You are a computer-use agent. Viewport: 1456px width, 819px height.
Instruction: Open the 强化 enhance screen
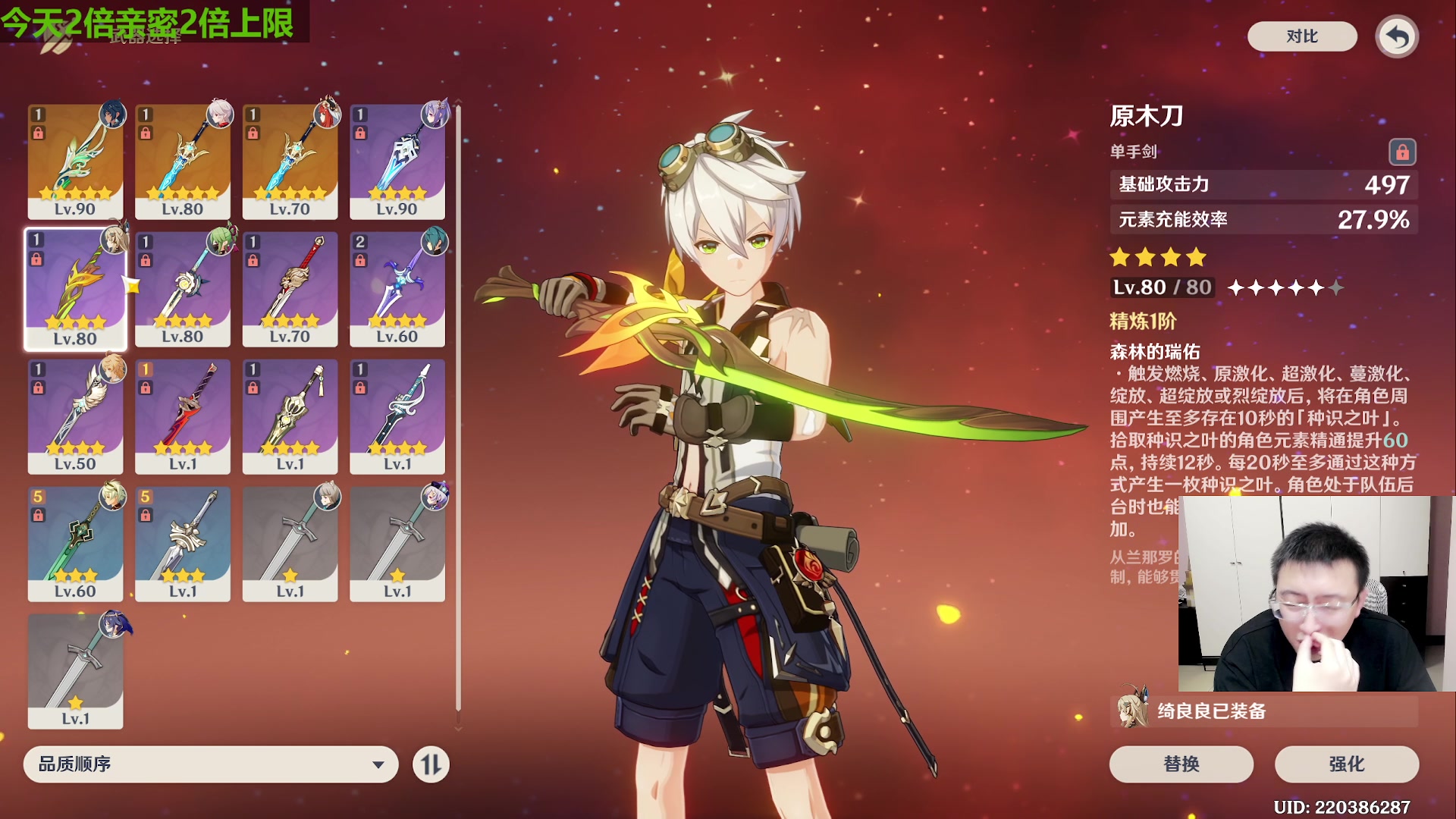click(1346, 764)
